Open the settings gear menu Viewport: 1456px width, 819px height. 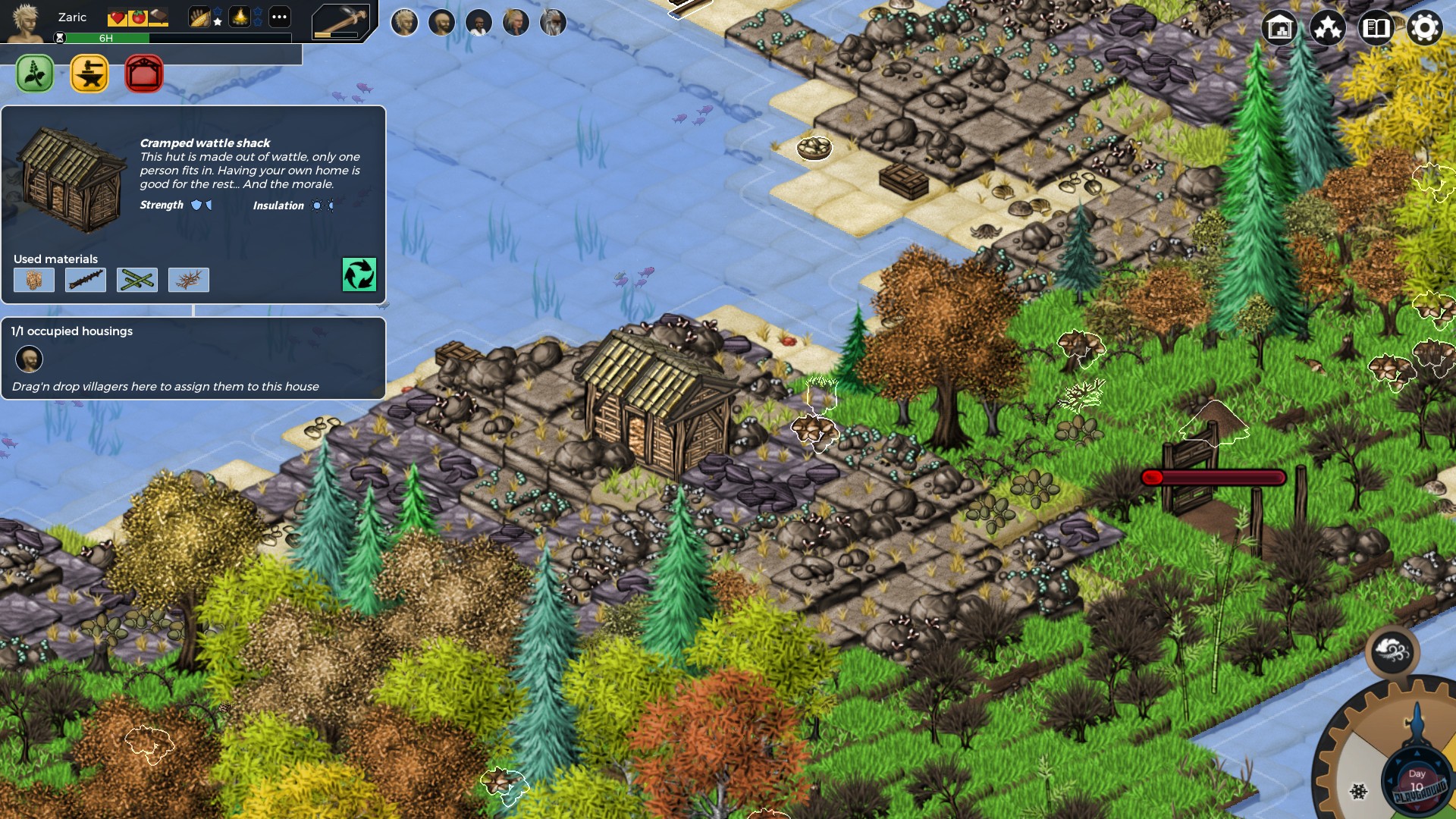click(1426, 29)
